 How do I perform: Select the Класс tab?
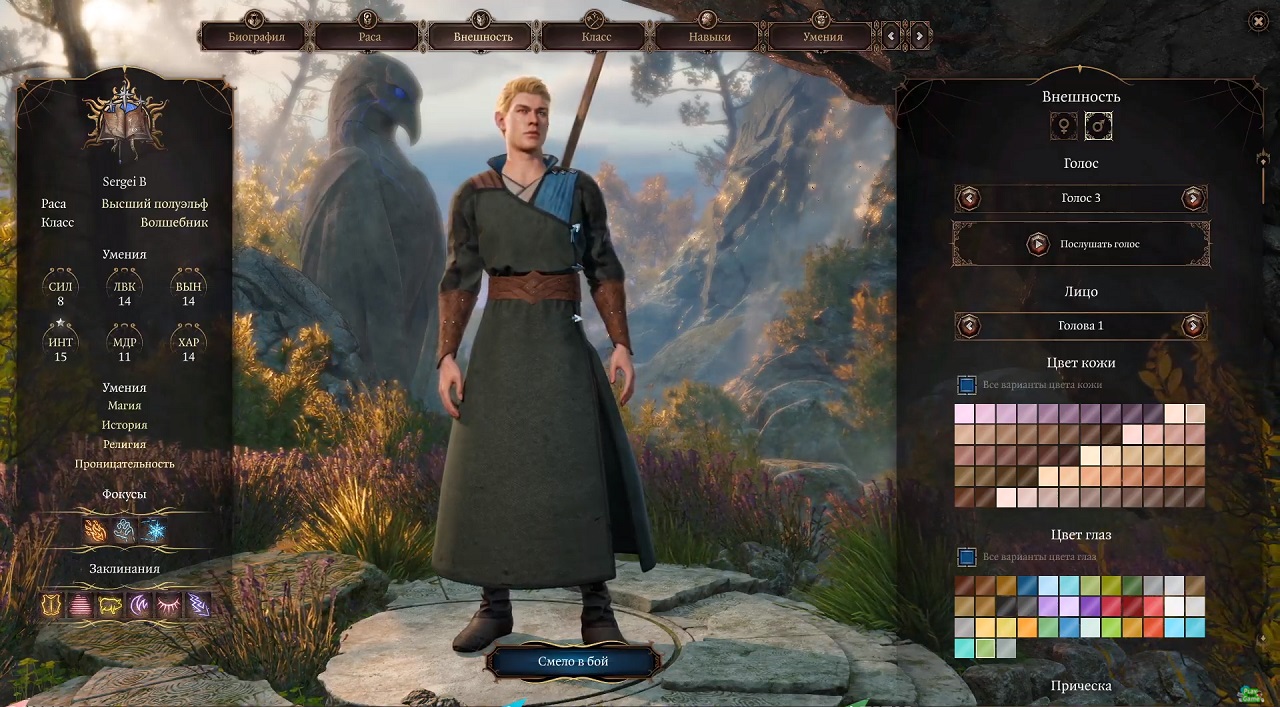tap(596, 37)
